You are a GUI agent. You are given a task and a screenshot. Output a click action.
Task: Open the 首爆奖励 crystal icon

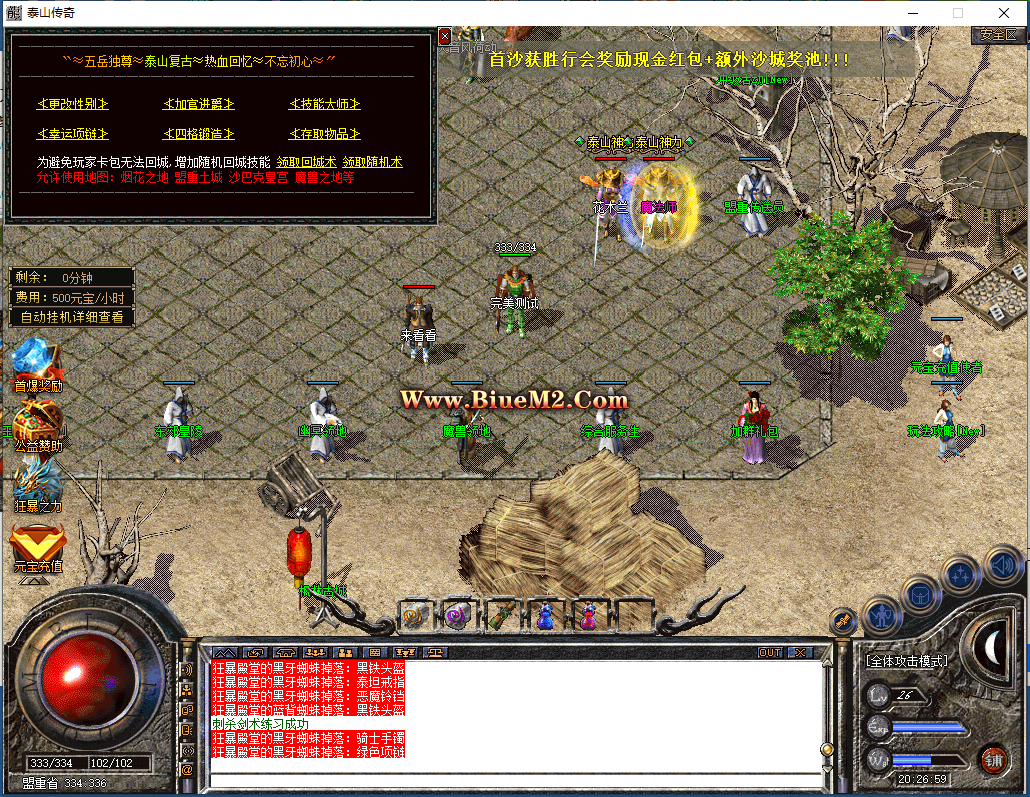tap(36, 363)
